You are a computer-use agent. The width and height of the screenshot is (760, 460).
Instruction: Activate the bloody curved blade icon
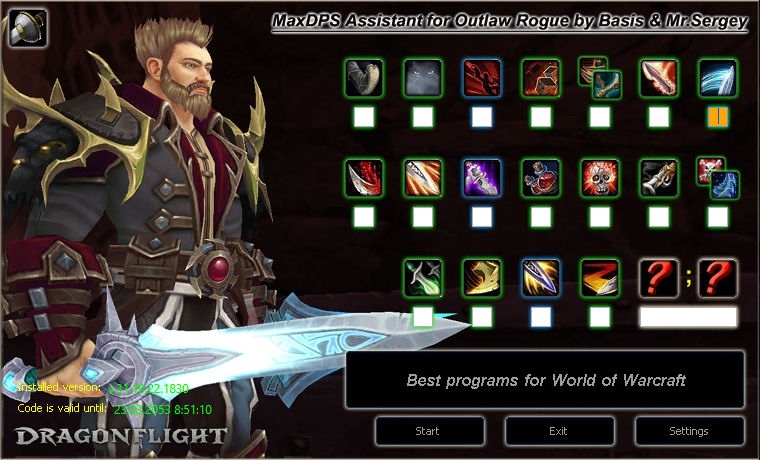pos(364,178)
